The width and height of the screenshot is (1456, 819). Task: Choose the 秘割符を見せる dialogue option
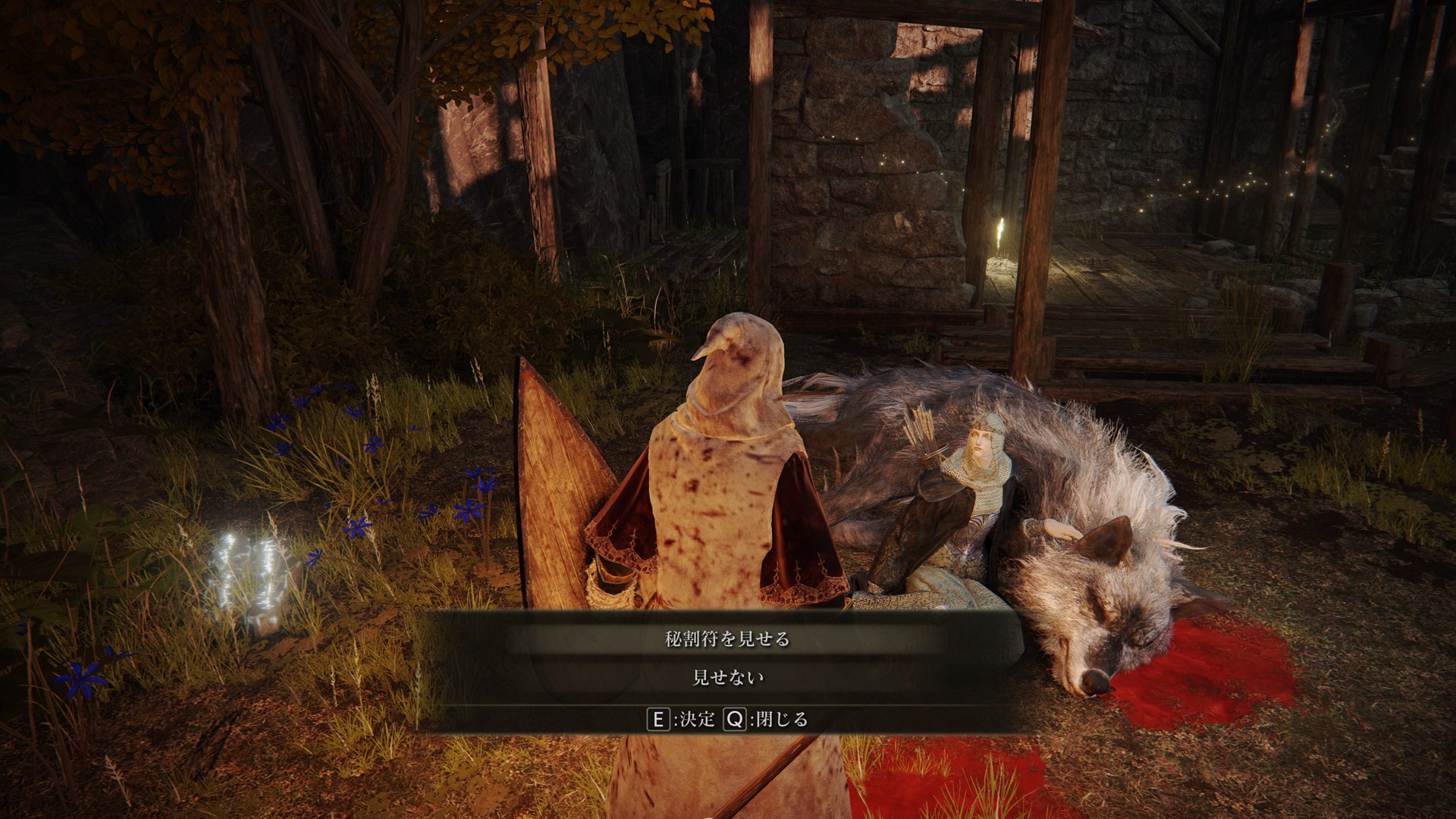(x=727, y=639)
